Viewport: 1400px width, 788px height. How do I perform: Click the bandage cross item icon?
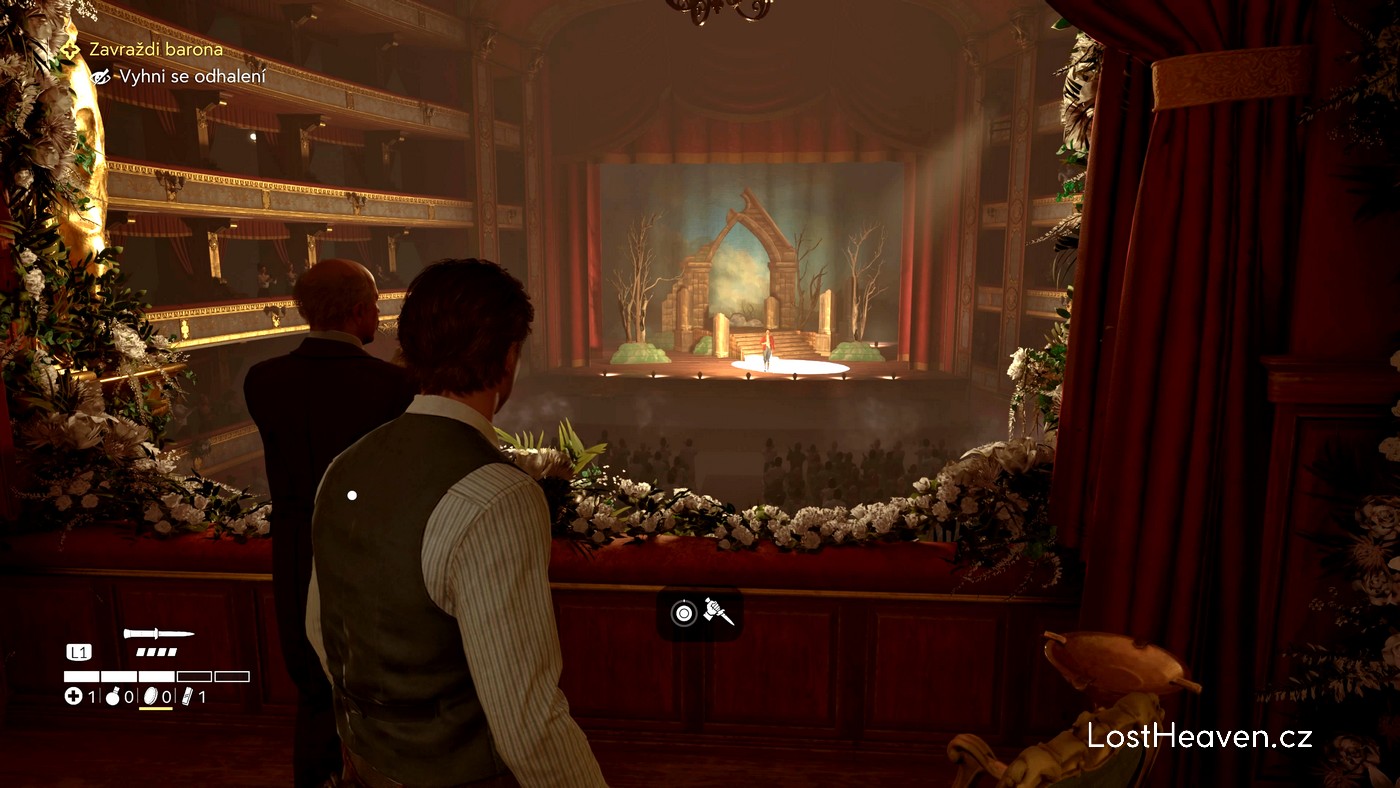(73, 696)
